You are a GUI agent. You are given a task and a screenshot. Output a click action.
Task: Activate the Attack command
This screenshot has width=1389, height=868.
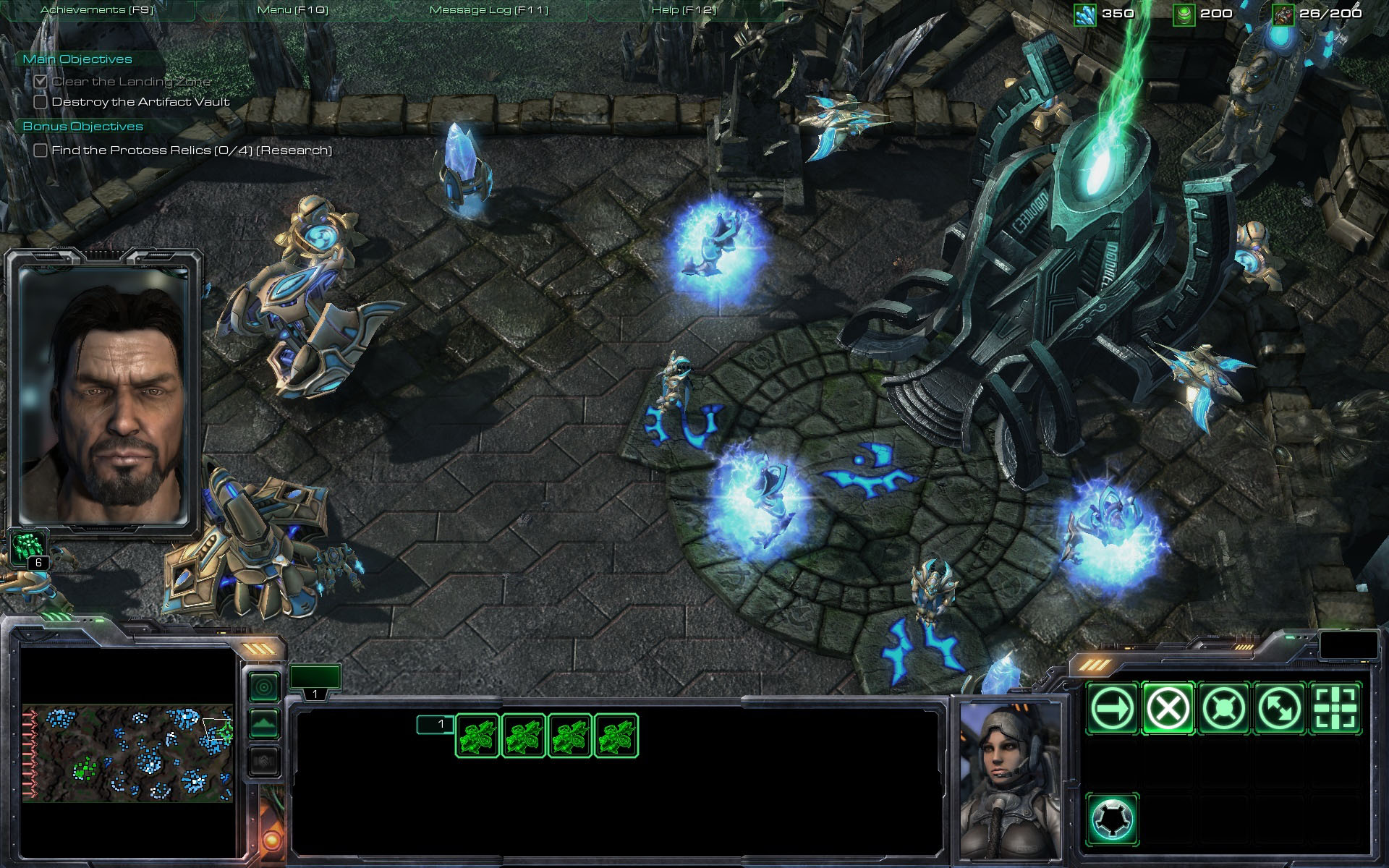pyautogui.click(x=1335, y=708)
